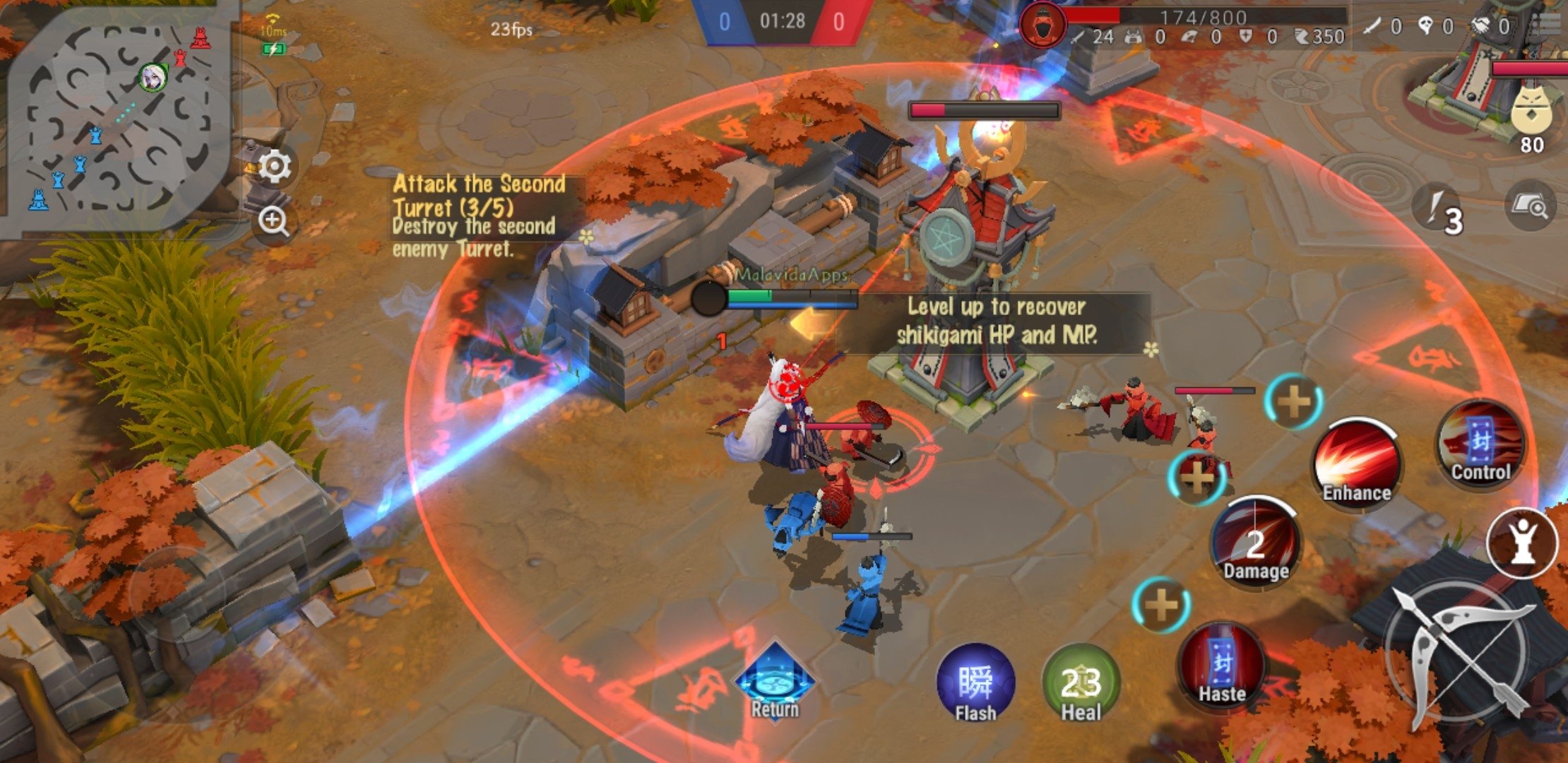Click the magnifier zoom button beside the minimap
1568x763 pixels.
(273, 221)
